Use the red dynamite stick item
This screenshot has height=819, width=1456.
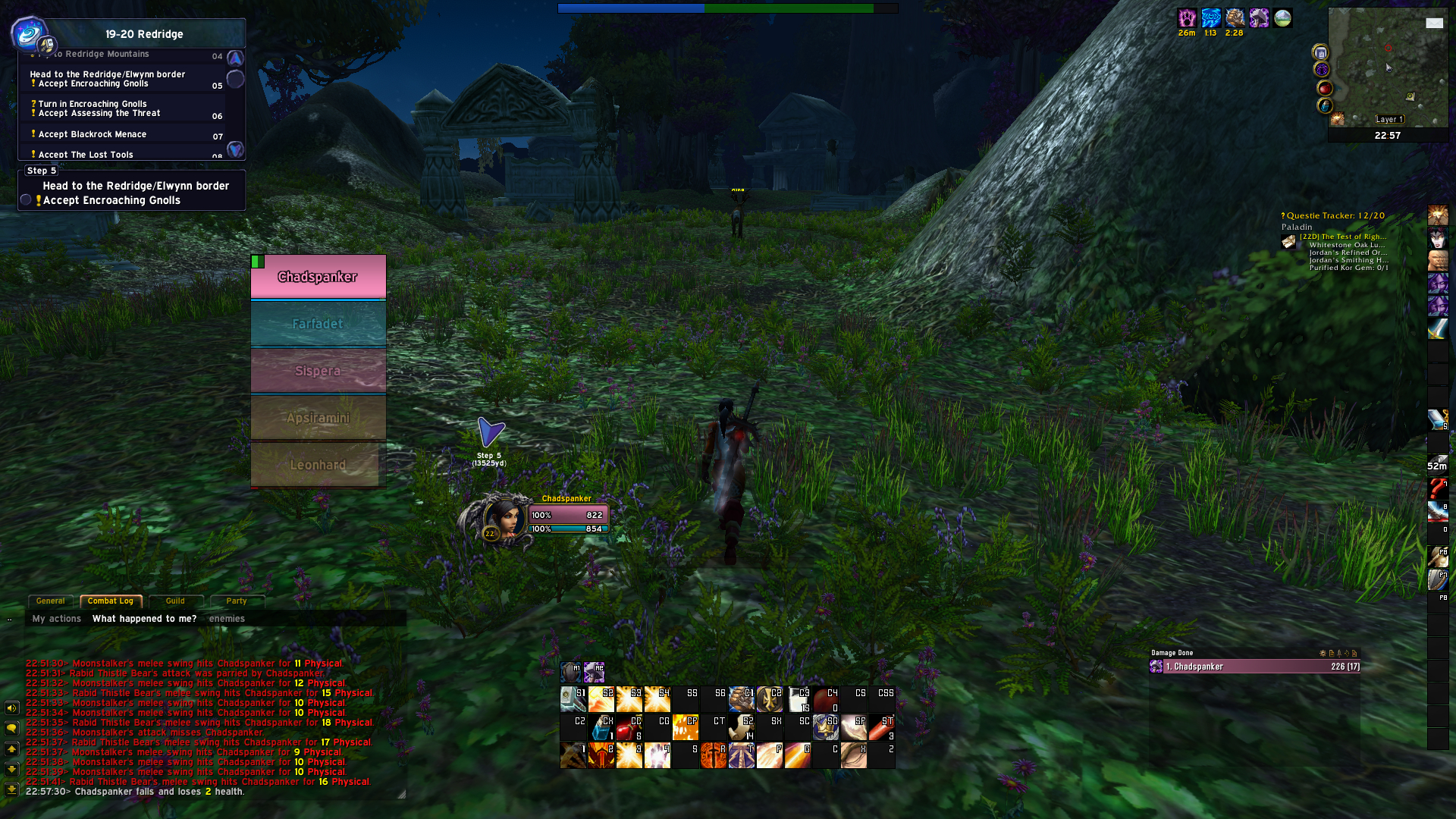point(881,728)
